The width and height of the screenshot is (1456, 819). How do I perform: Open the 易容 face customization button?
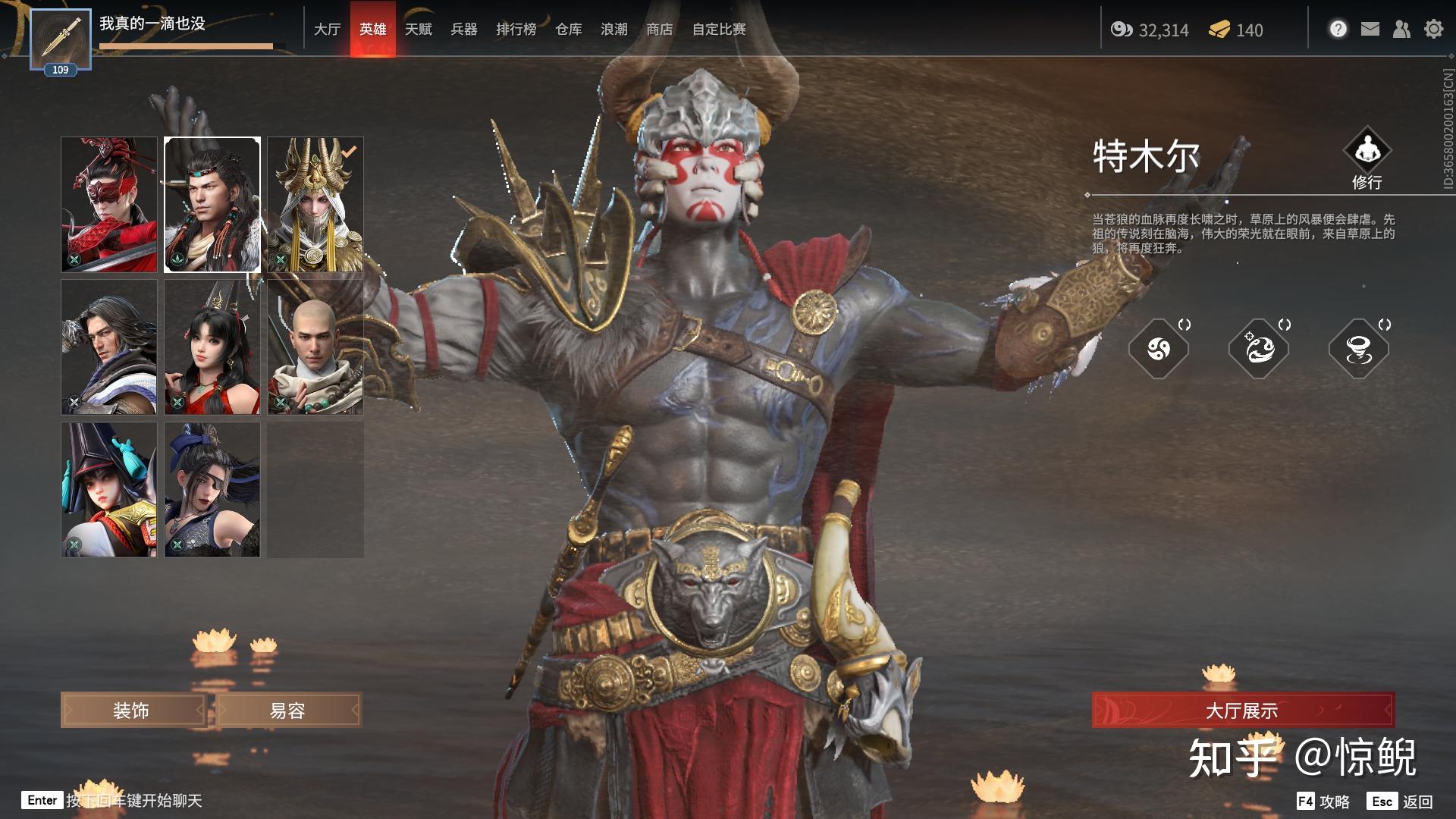288,711
